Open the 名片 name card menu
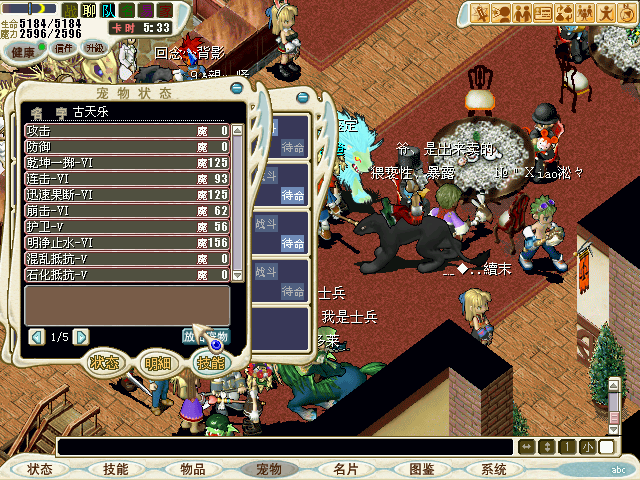 click(x=346, y=469)
